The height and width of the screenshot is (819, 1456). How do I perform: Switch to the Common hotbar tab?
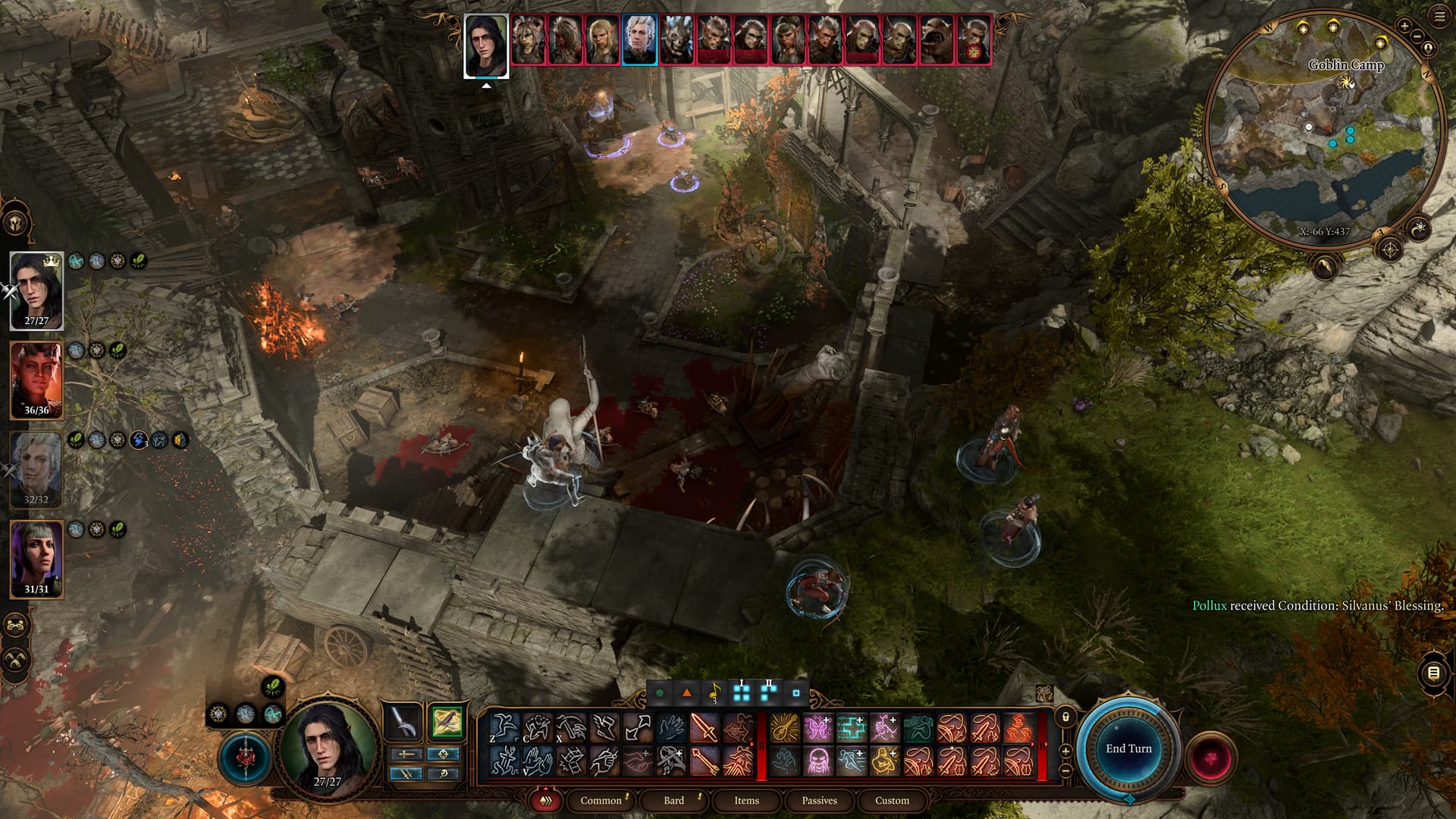pyautogui.click(x=601, y=800)
